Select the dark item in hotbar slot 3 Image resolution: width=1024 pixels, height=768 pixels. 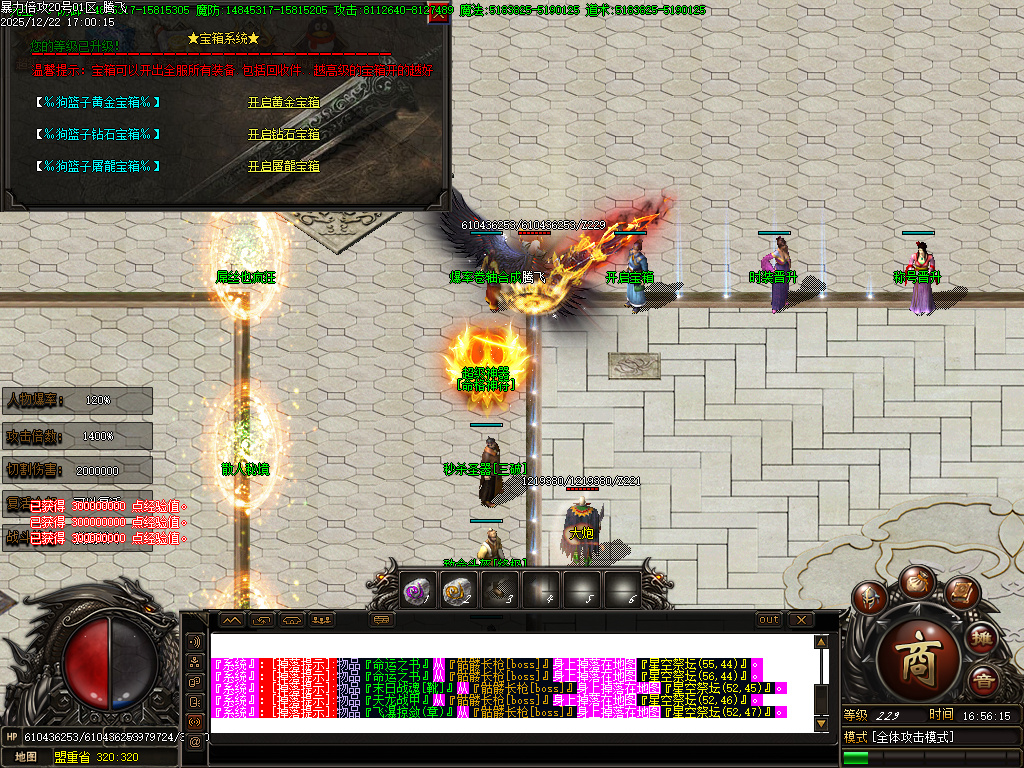499,591
